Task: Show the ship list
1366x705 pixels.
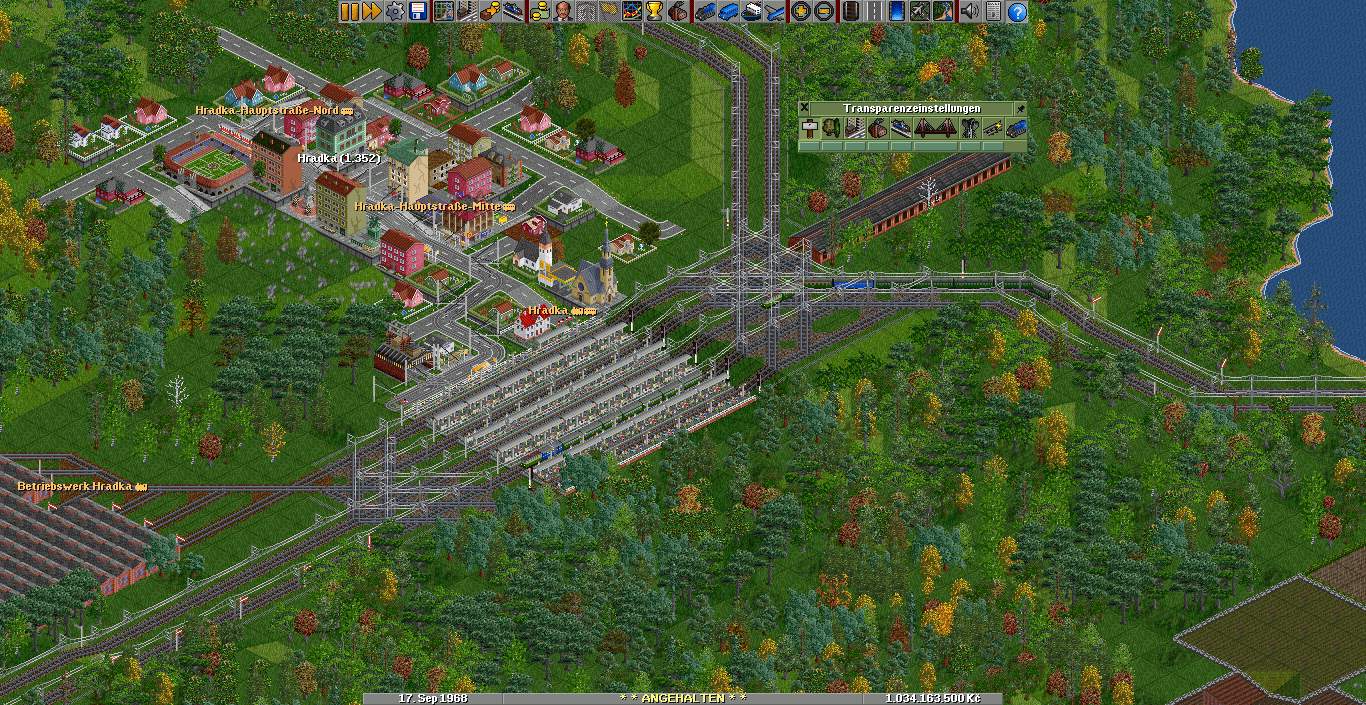Action: point(751,11)
